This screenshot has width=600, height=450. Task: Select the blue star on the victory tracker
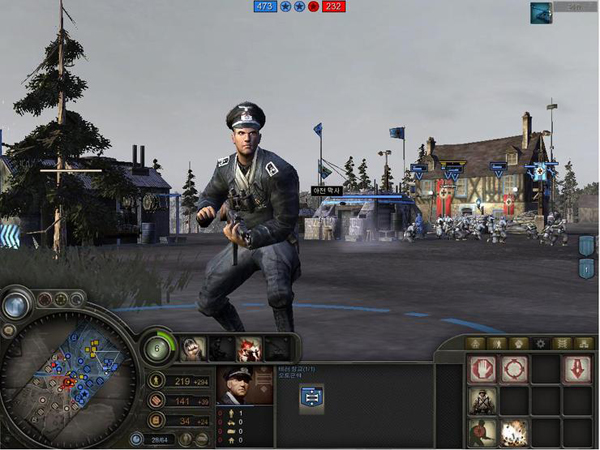[285, 7]
